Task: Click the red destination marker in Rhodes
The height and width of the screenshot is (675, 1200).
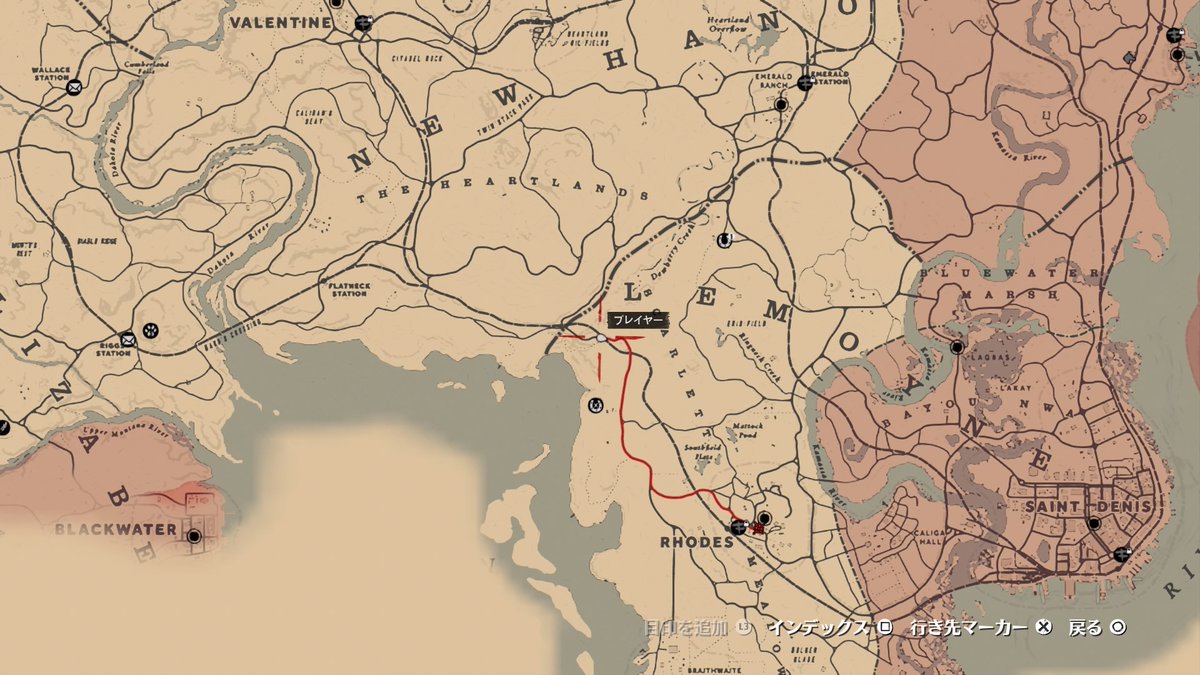Action: (x=756, y=527)
